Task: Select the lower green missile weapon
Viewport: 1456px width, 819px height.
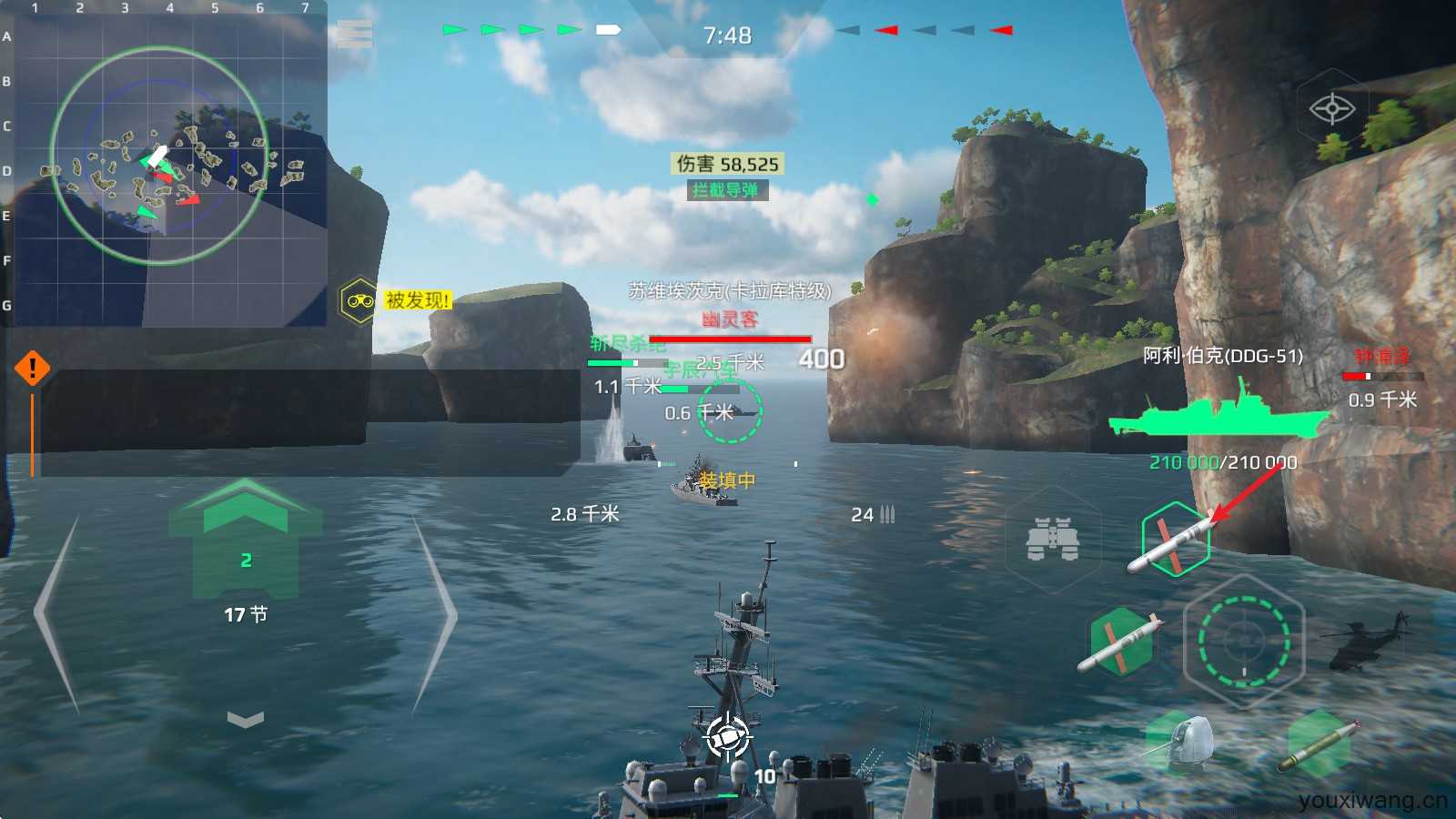Action: pyautogui.click(x=1121, y=642)
